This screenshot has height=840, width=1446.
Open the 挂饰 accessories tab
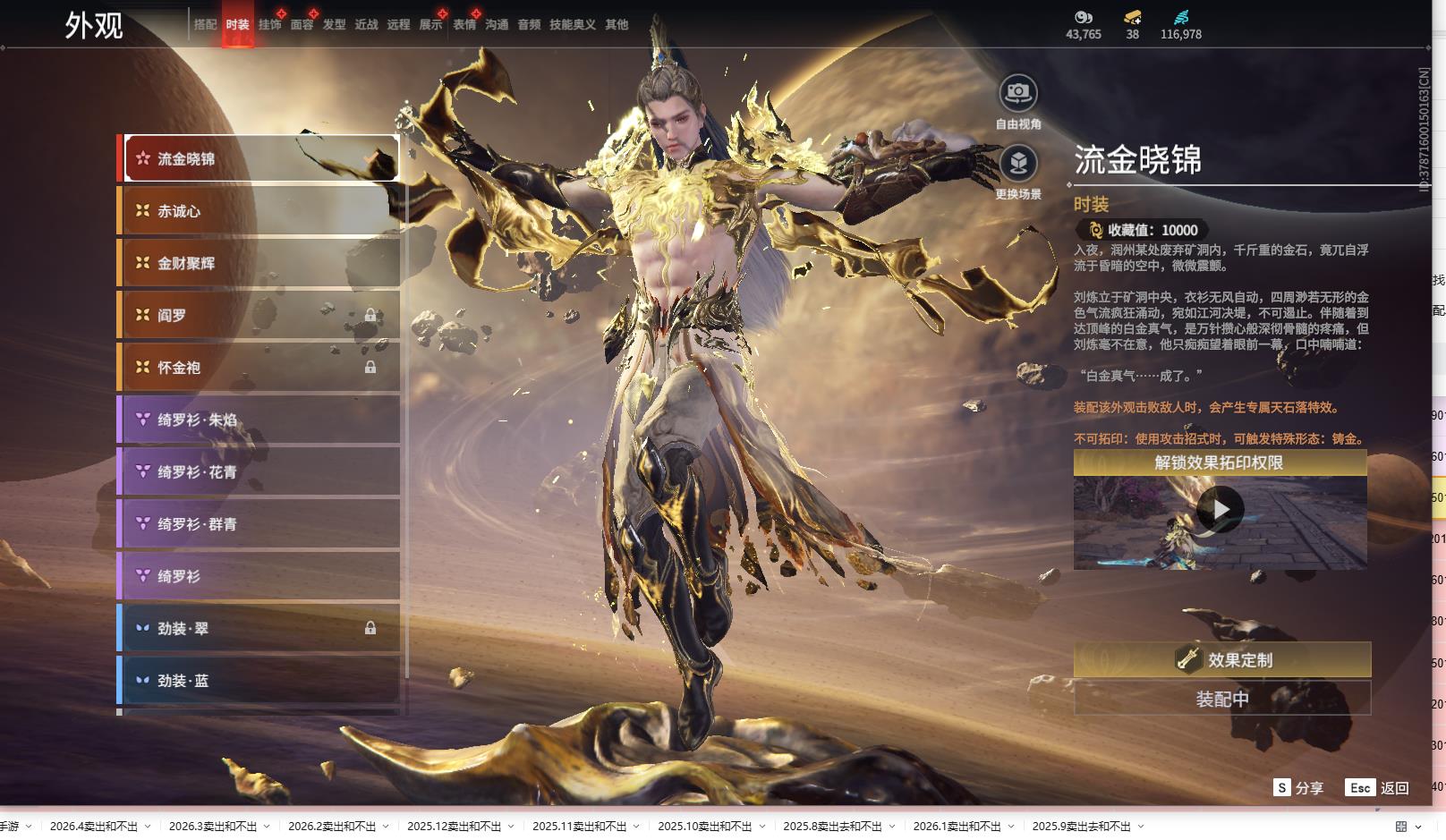269,25
